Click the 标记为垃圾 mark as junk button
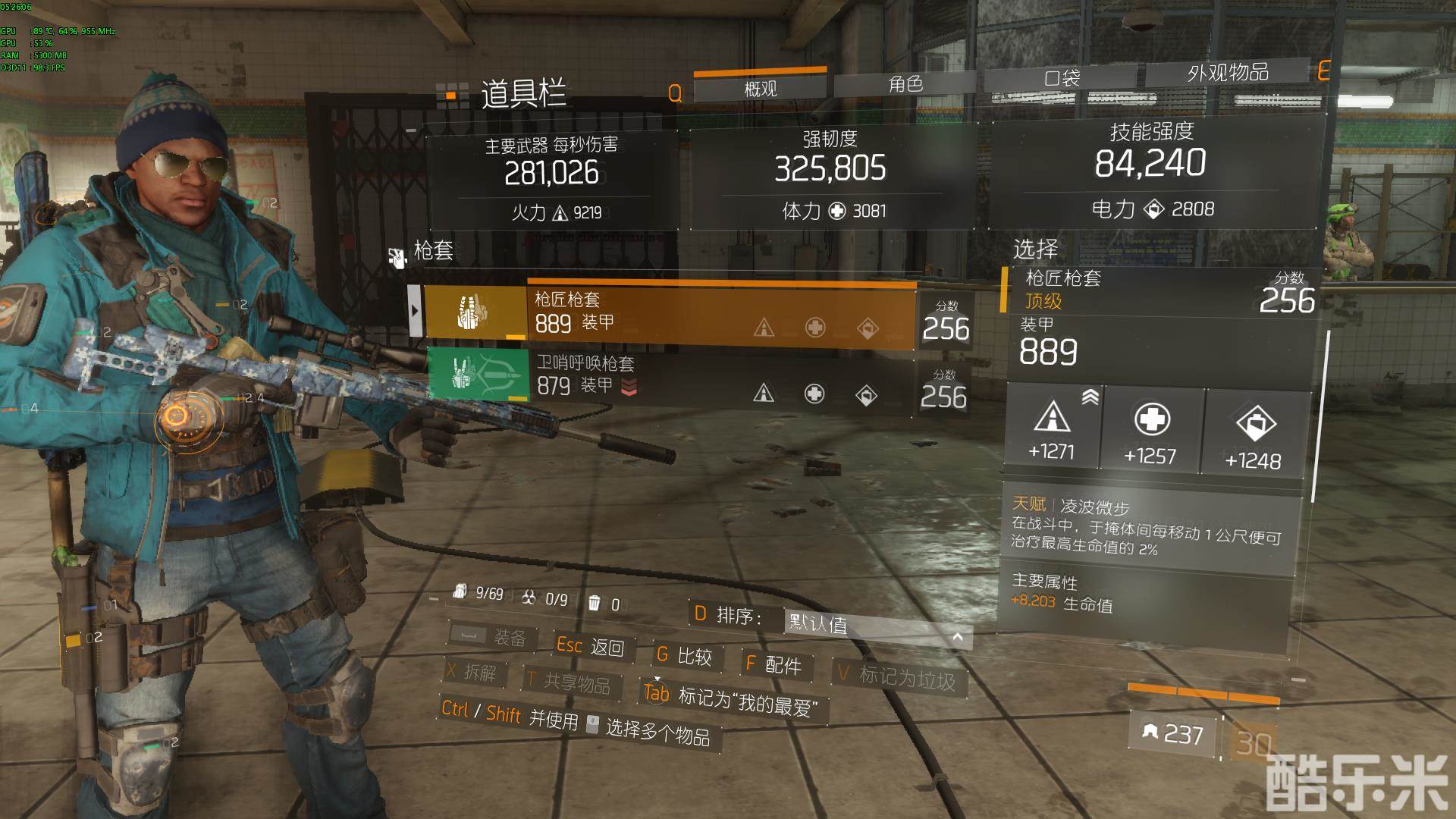The height and width of the screenshot is (819, 1456). [x=897, y=676]
